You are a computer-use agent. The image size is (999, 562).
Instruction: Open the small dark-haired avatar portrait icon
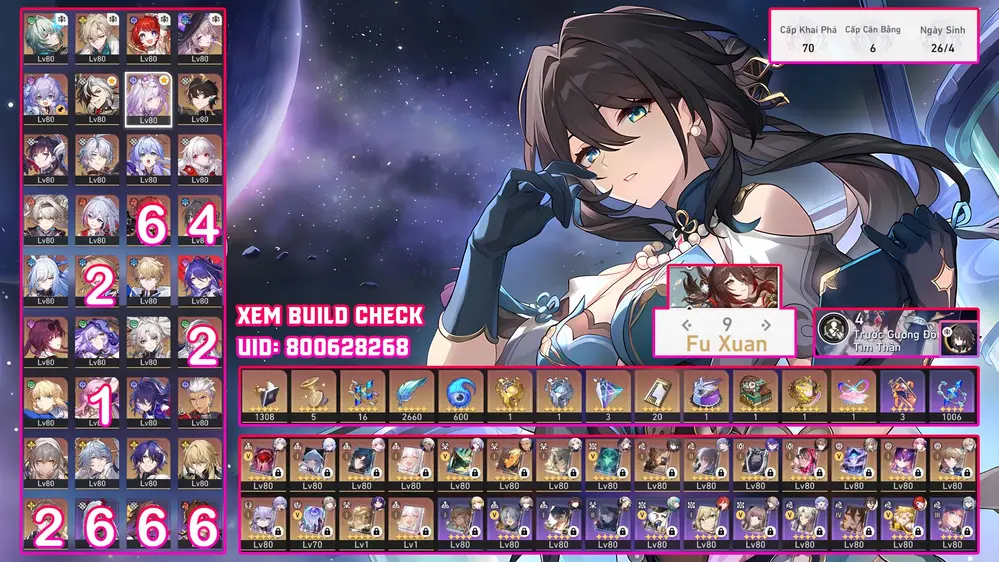959,333
